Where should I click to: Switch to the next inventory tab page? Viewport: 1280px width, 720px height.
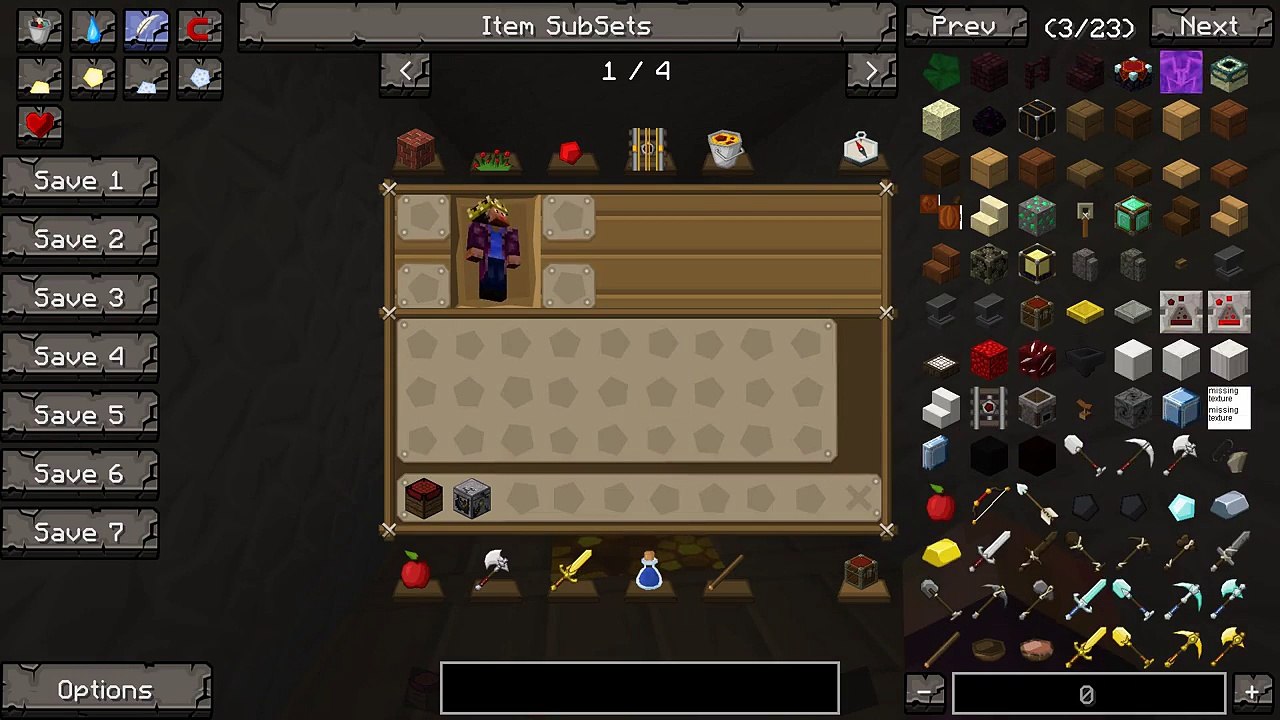(871, 71)
